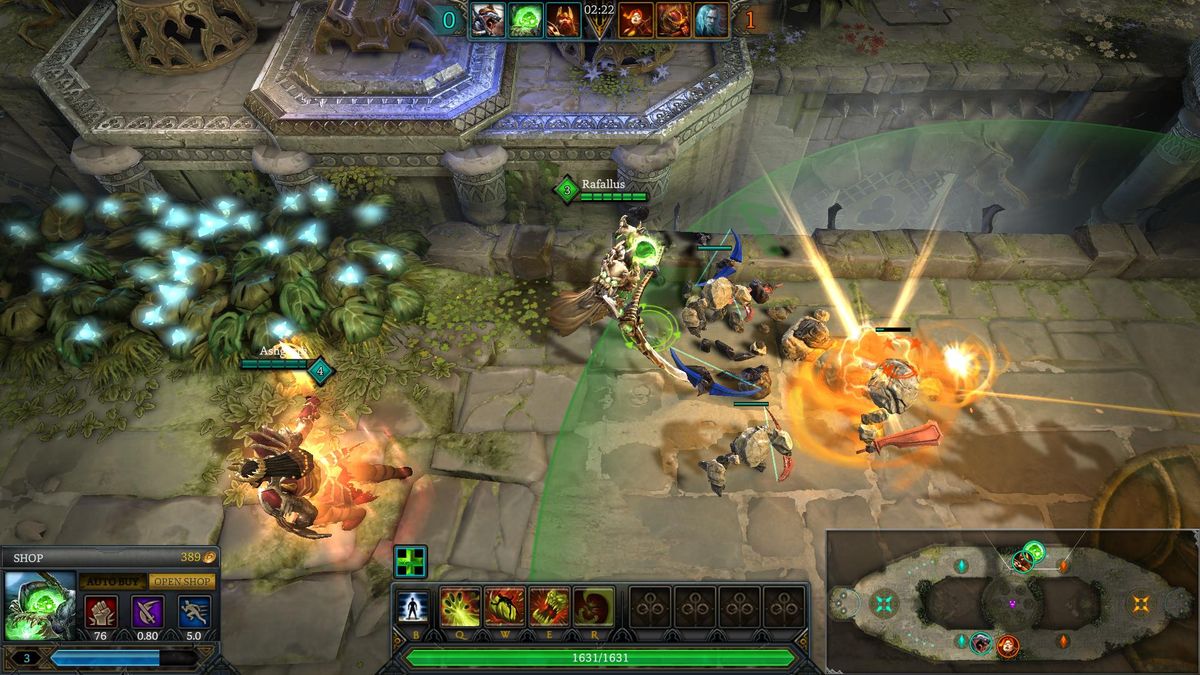The image size is (1200, 675).
Task: Click the green plus level-up button
Action: pos(410,561)
